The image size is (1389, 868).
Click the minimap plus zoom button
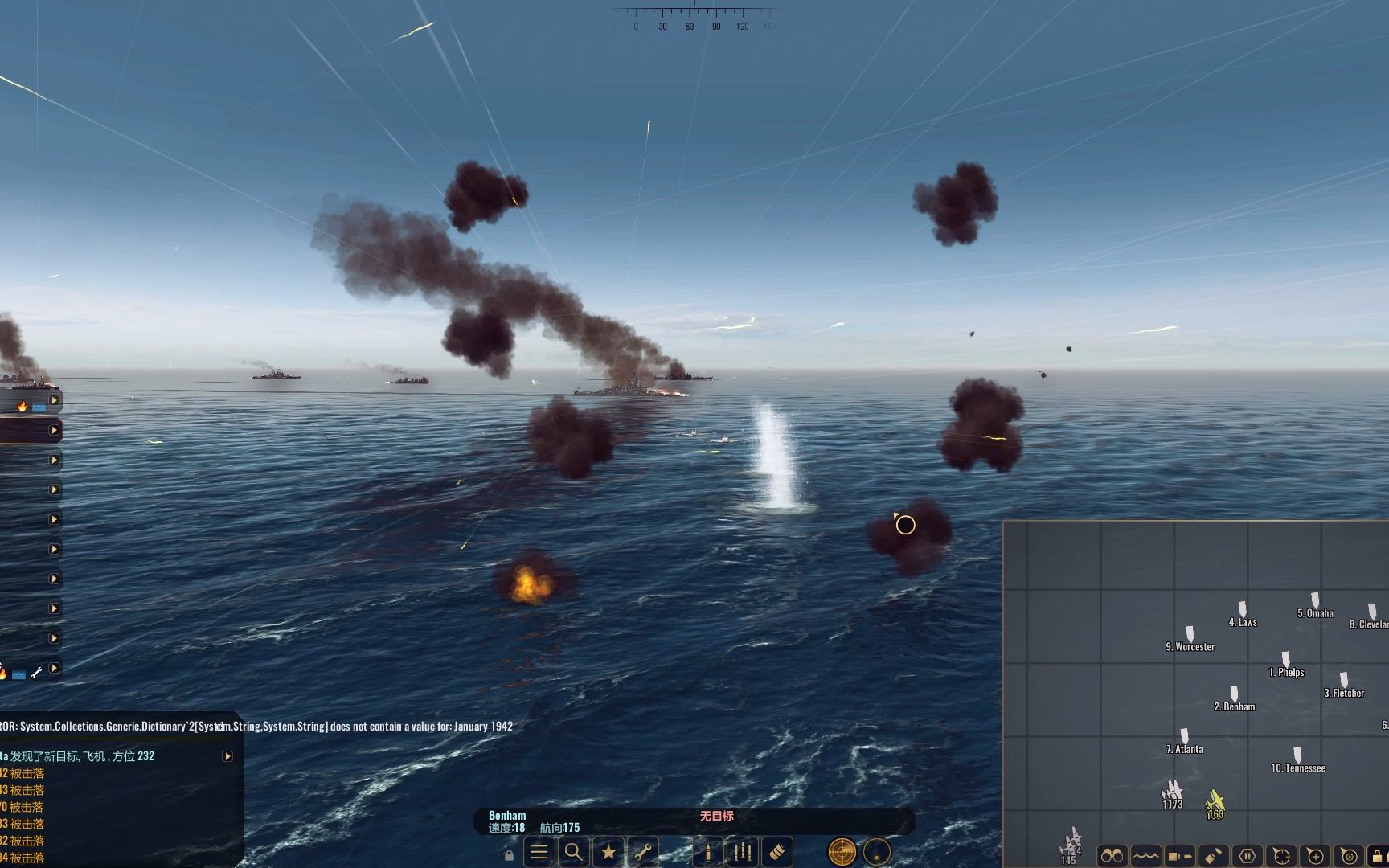pos(1315,856)
